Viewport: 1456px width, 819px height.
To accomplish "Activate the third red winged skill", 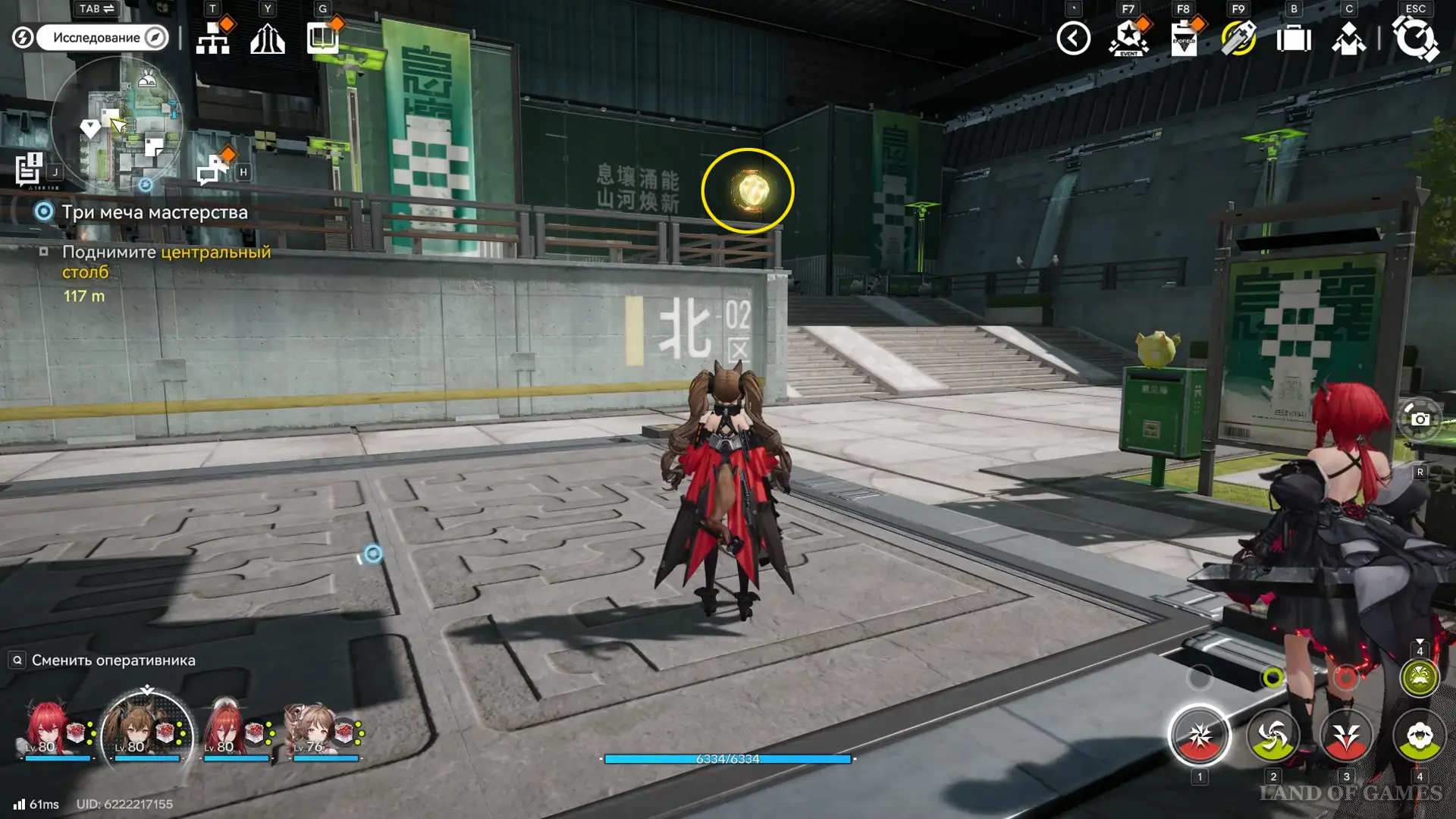I will point(1346,735).
